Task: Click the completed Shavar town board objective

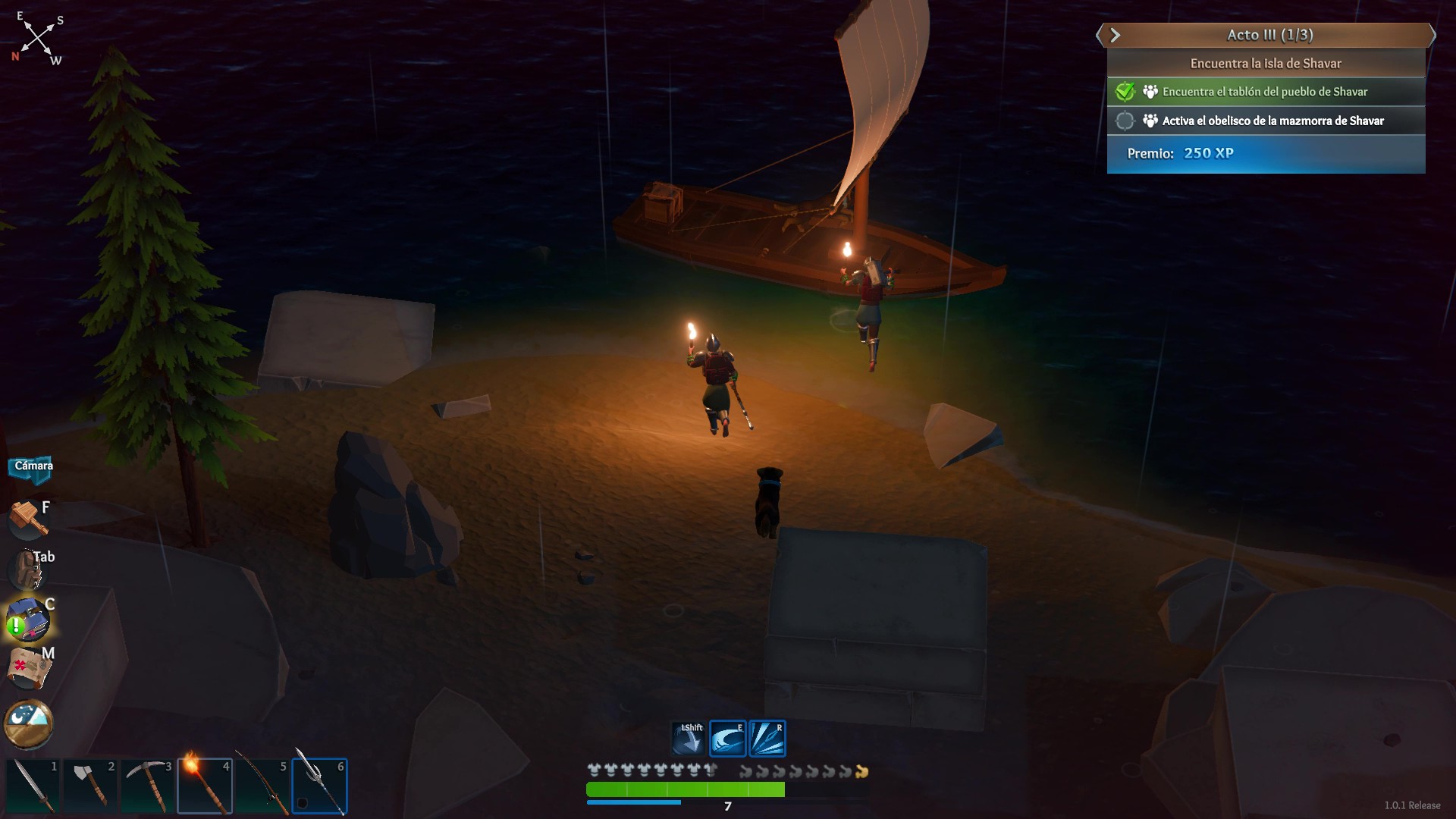Action: tap(1264, 92)
